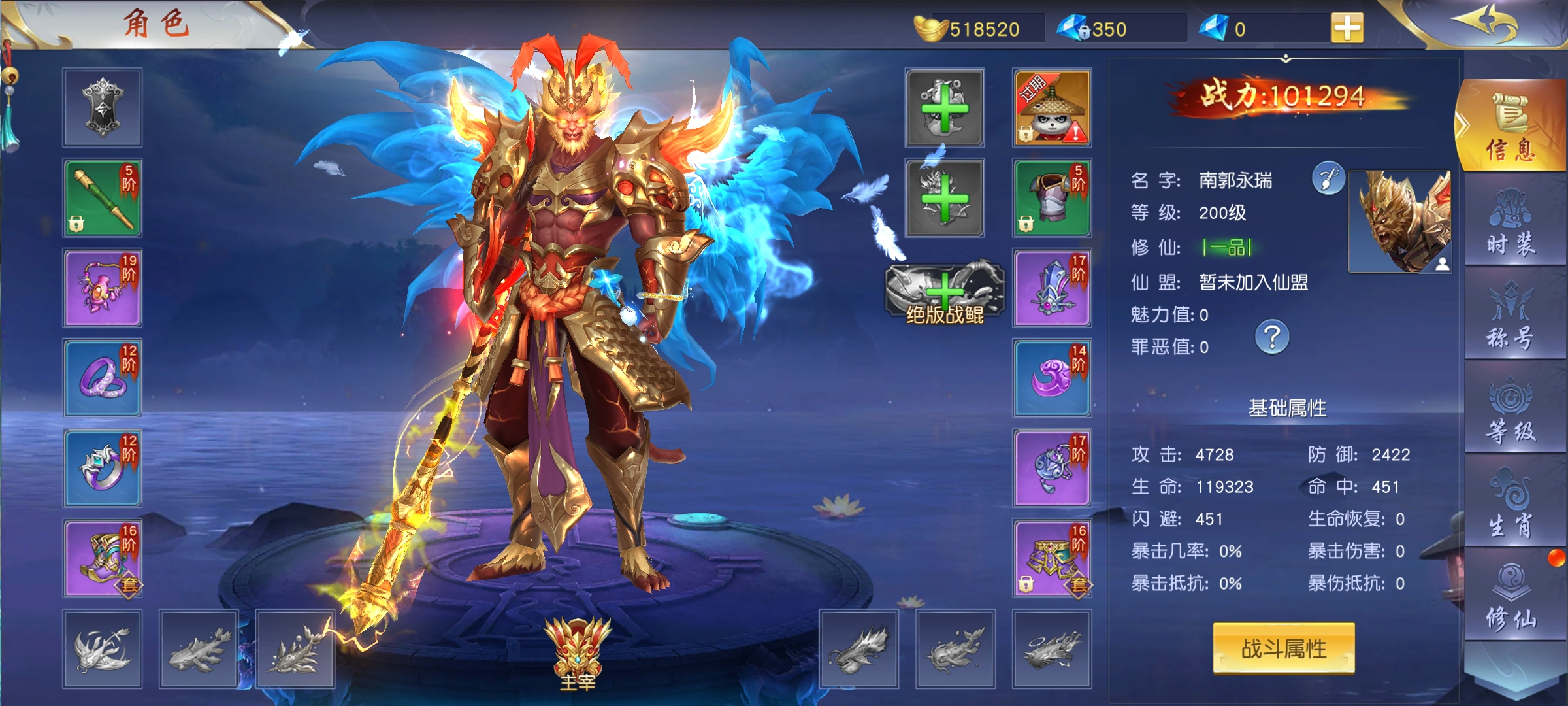This screenshot has height=706, width=1568.
Task: Open the expired panda hat slot
Action: tap(1052, 108)
